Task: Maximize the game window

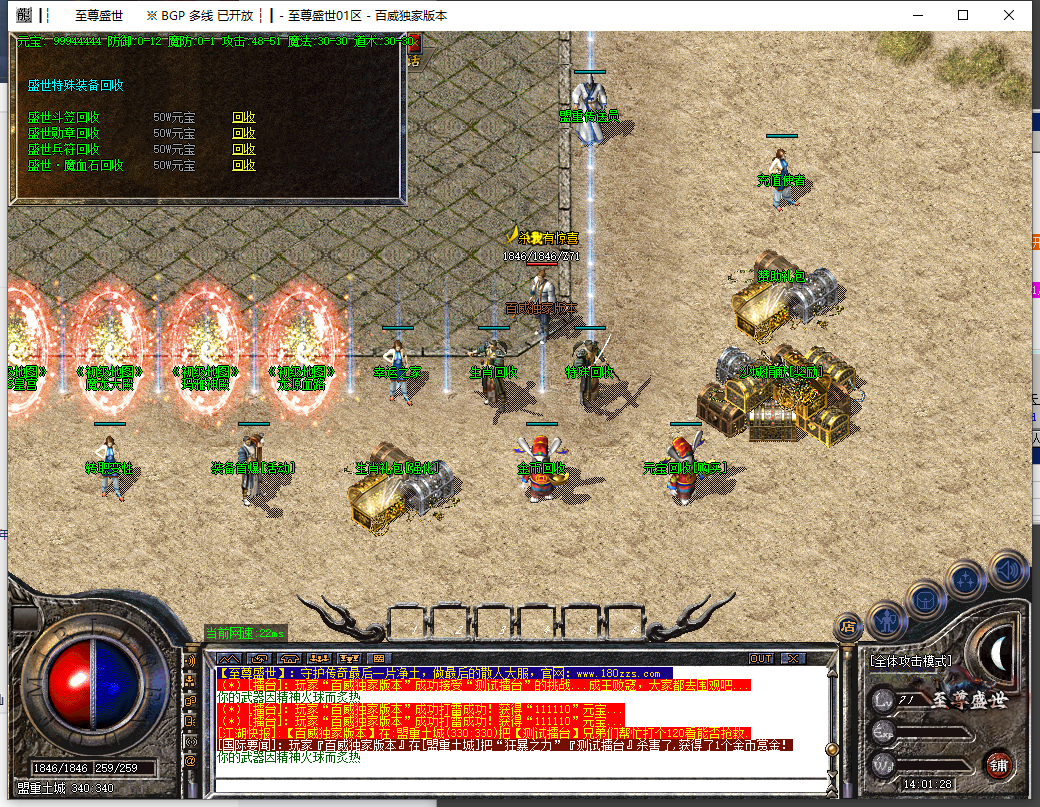Action: 963,15
